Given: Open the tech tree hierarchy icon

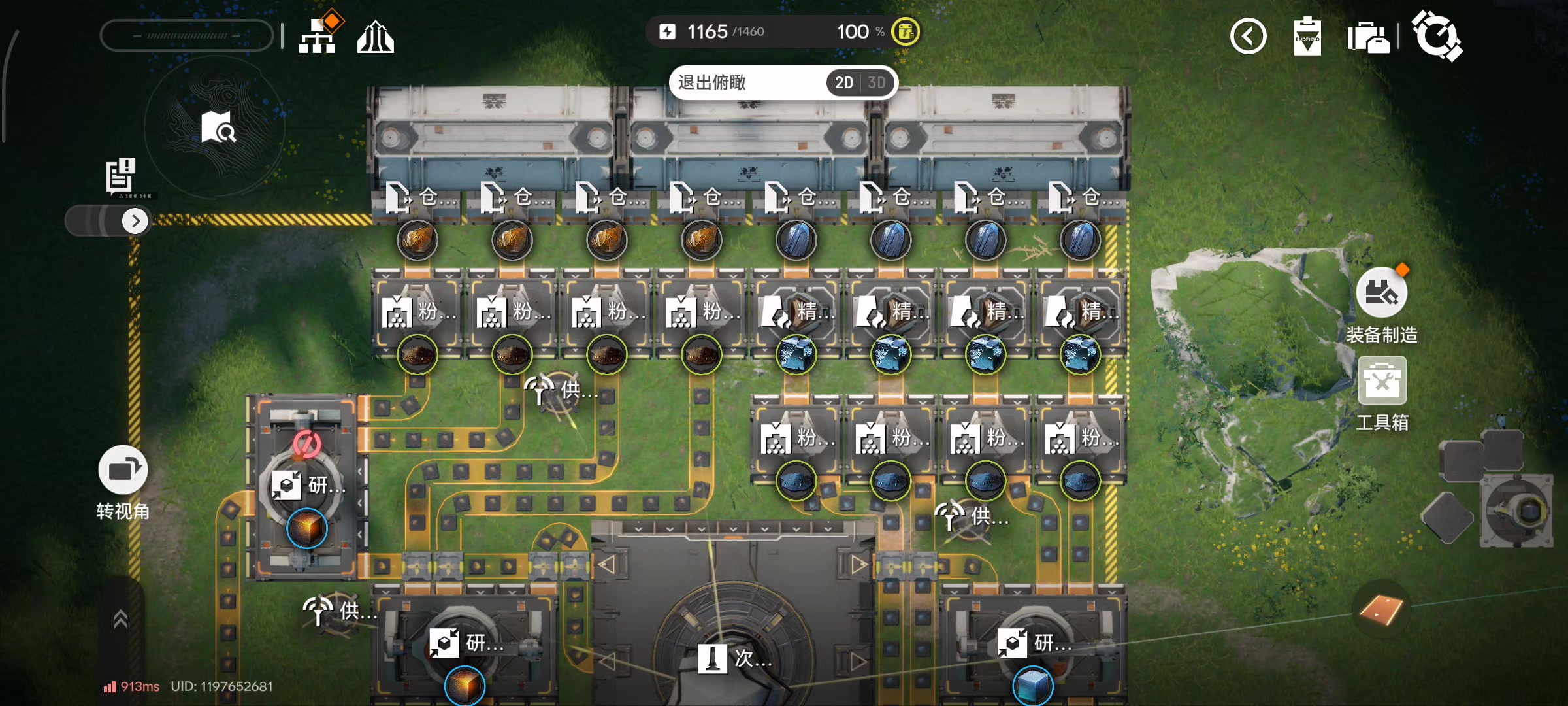Looking at the screenshot, I should [318, 35].
